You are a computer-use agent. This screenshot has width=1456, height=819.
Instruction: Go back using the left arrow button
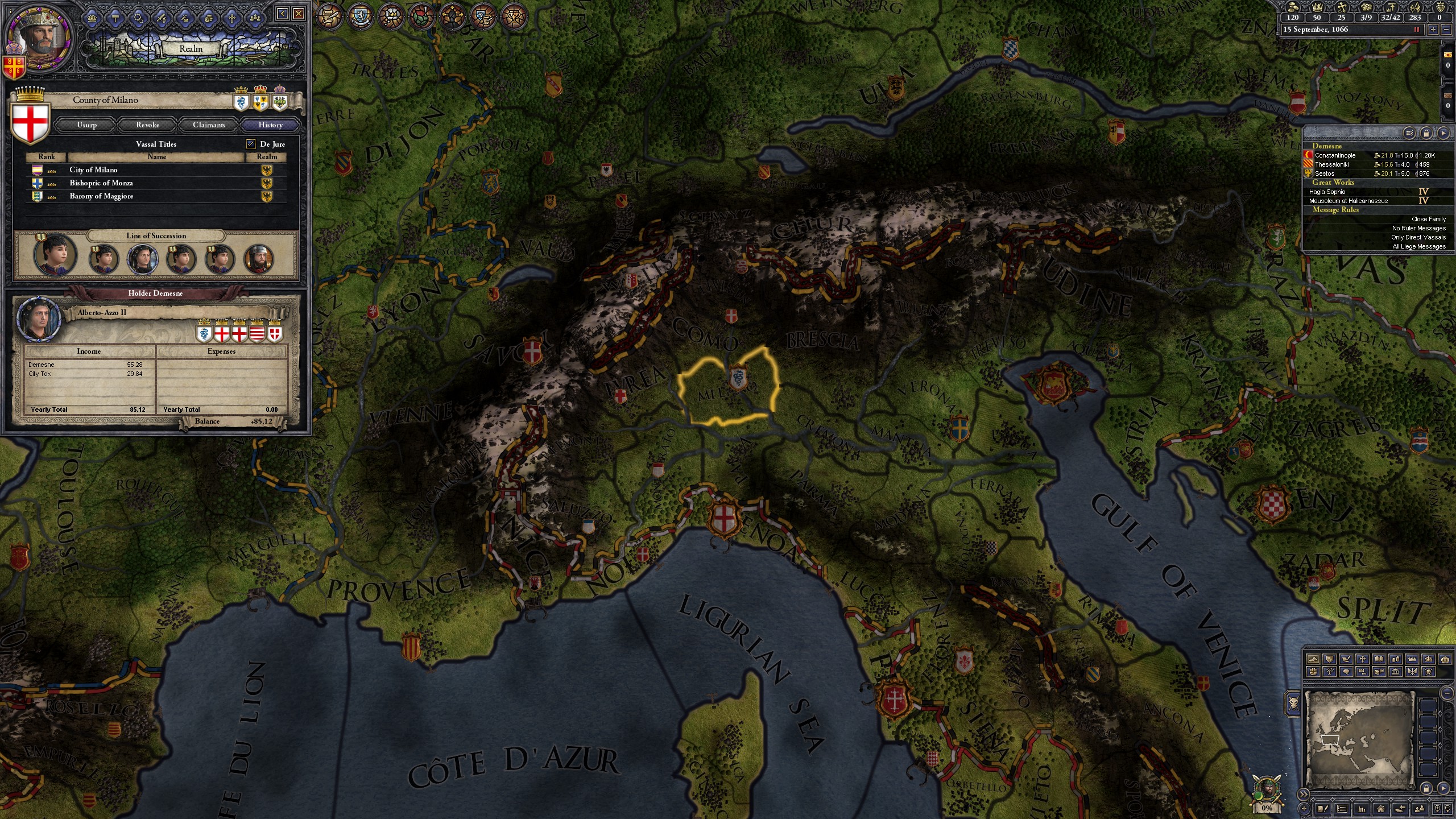pyautogui.click(x=283, y=14)
